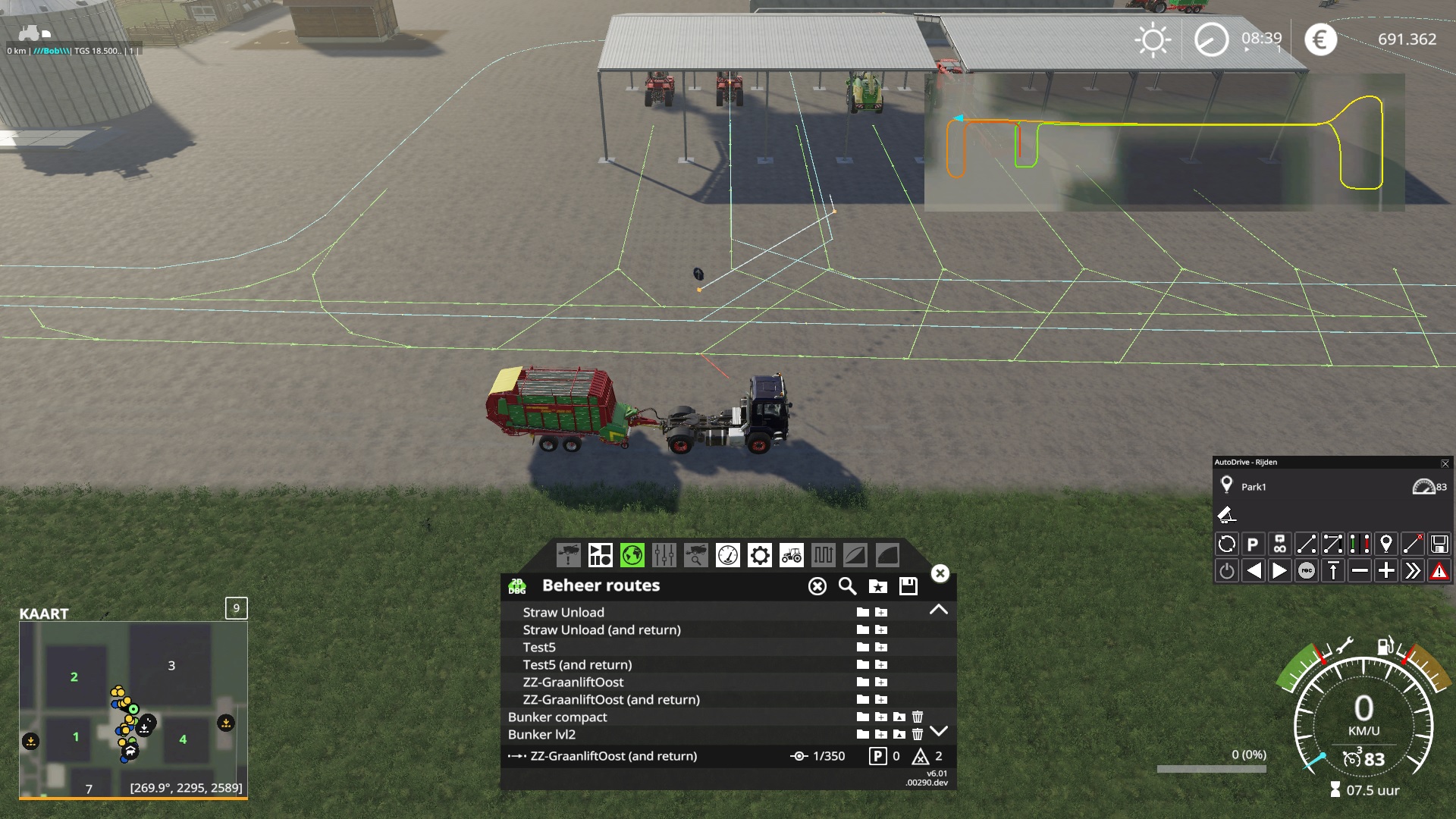Toggle the rec recording button in AutoDrive
This screenshot has width=1456, height=819.
point(1306,570)
